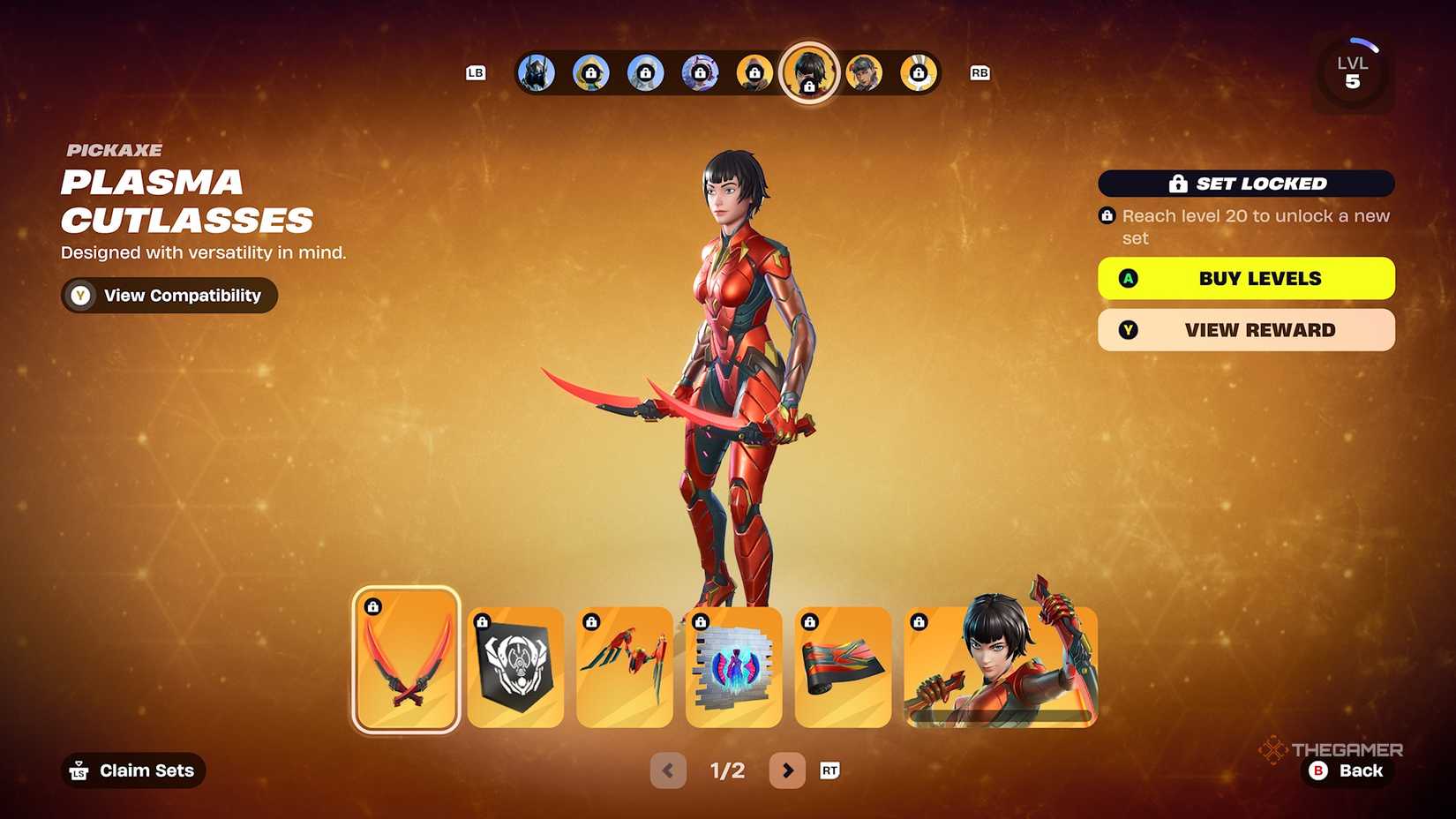Open the red back bling item
The image size is (1456, 819).
[624, 665]
